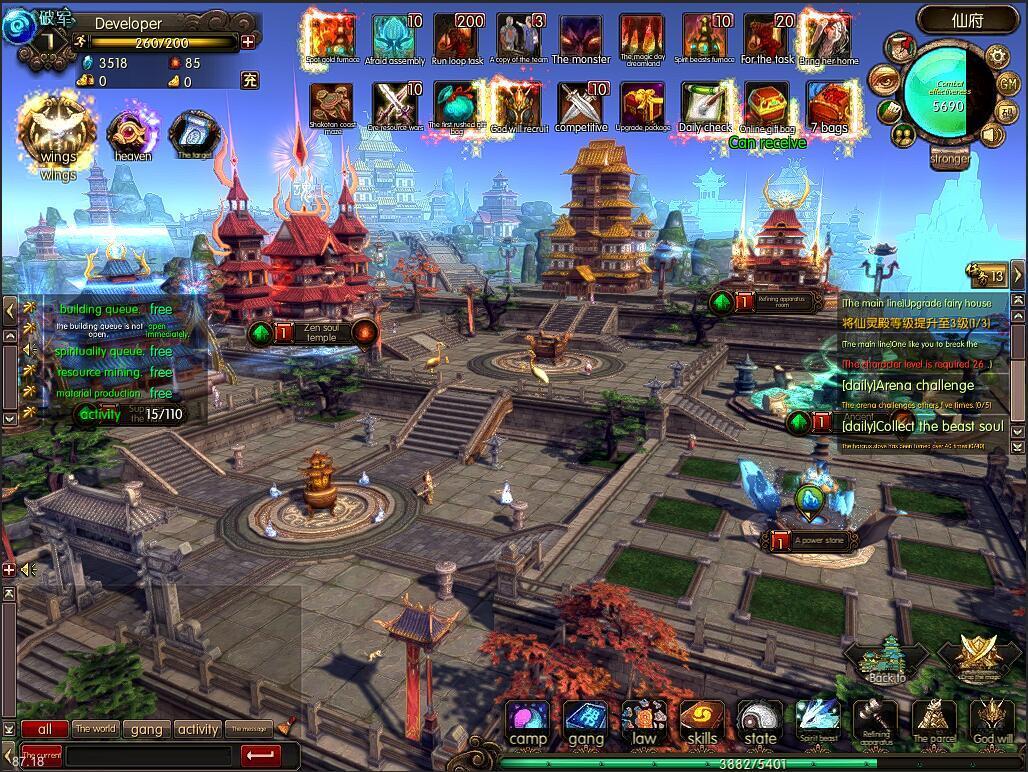Open the law menu icon
Viewport: 1028px width, 772px height.
[644, 722]
